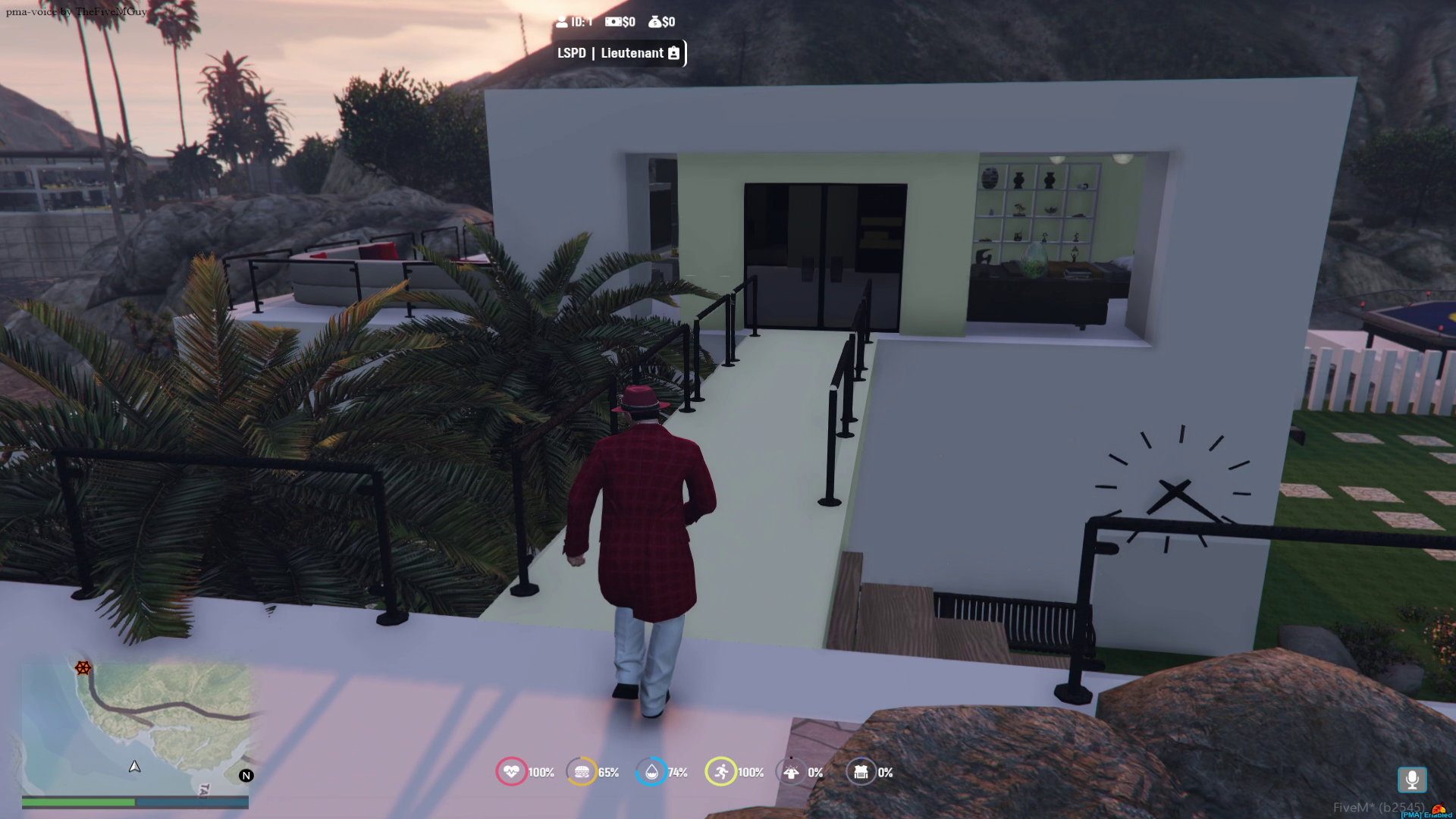Click the clipboard badge on the Lieutenant label

[674, 53]
